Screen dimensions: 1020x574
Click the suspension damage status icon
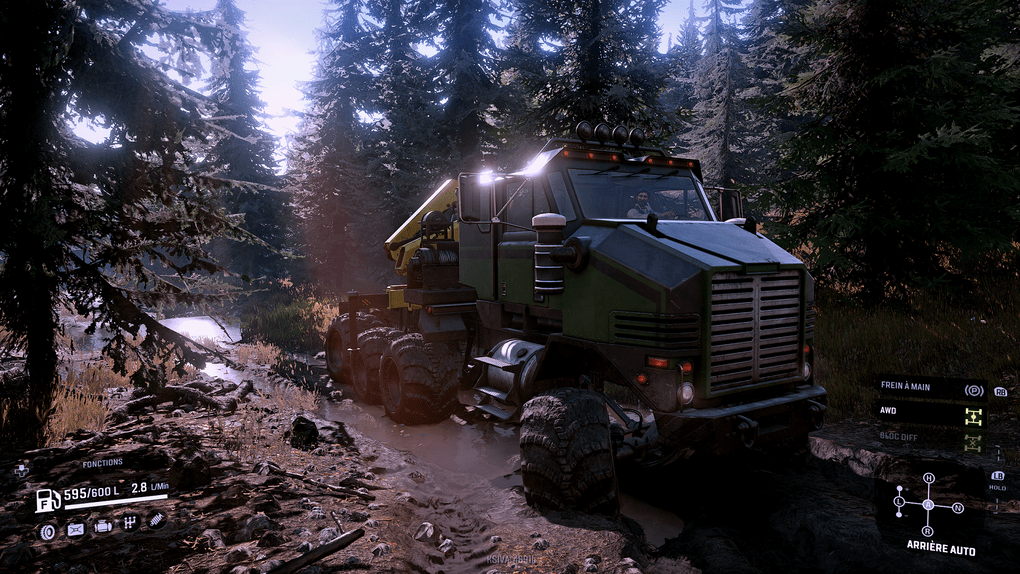tap(157, 520)
